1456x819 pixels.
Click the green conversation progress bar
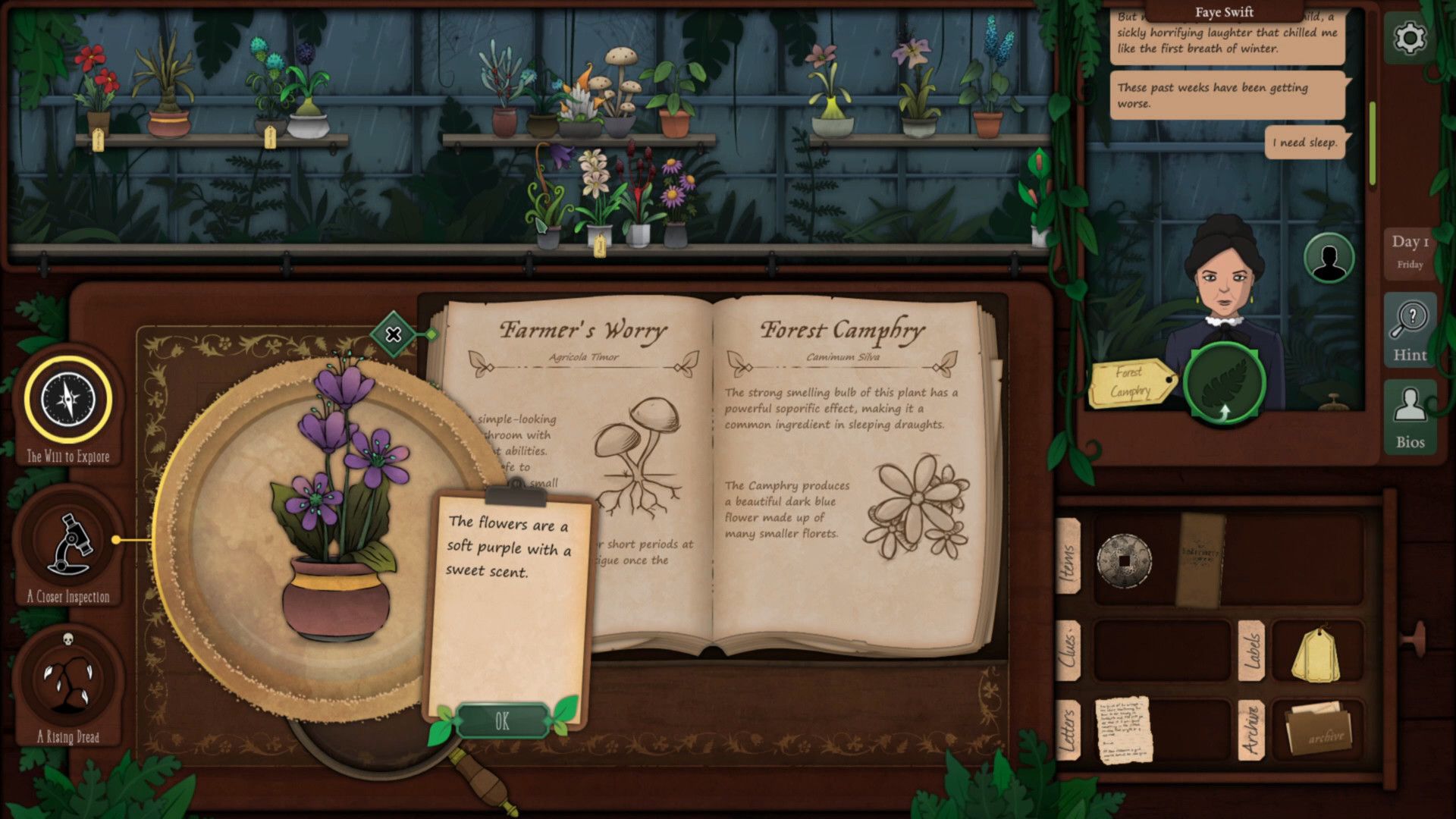pyautogui.click(x=1371, y=144)
